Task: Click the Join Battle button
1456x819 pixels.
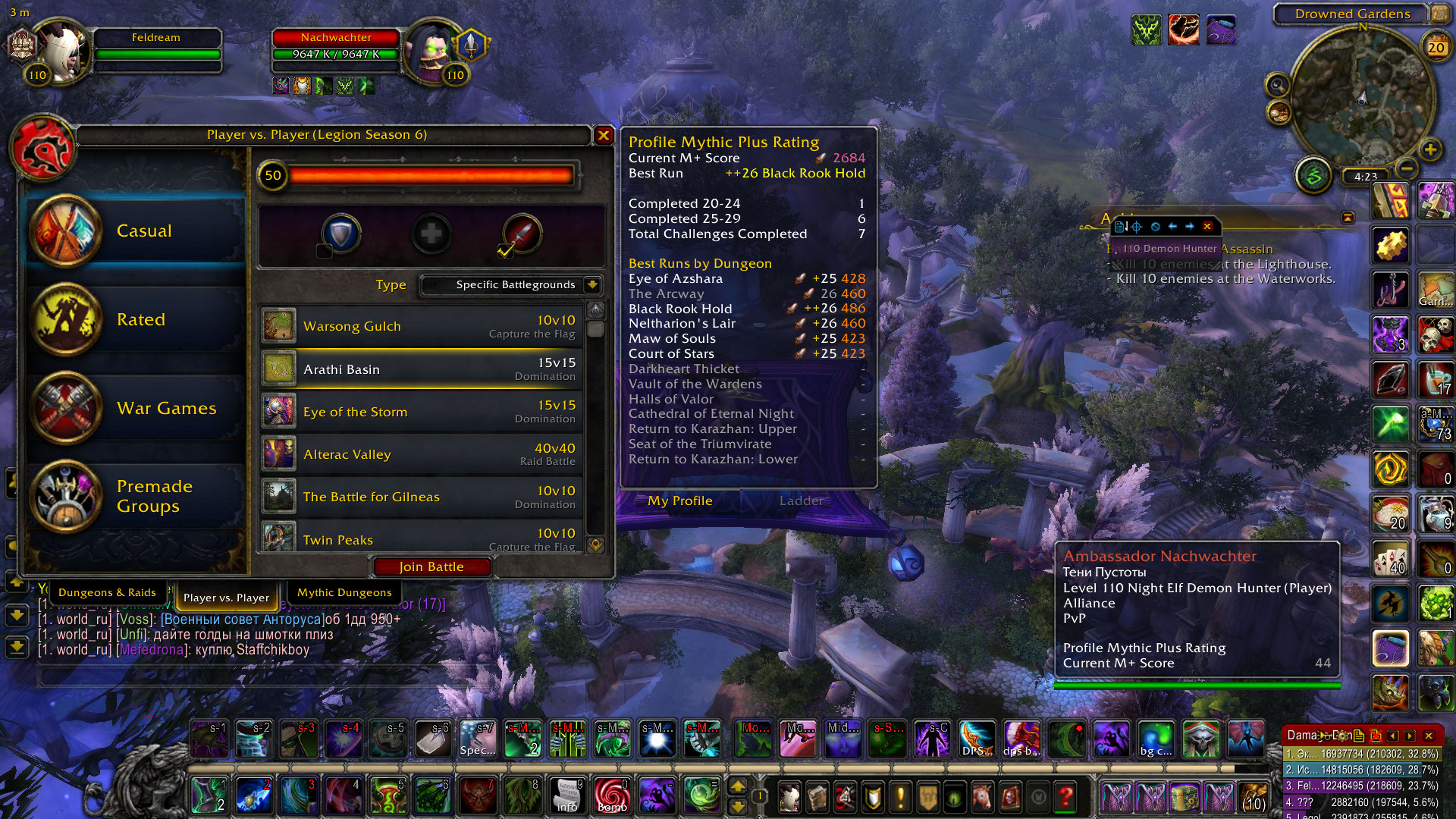Action: 431,566
